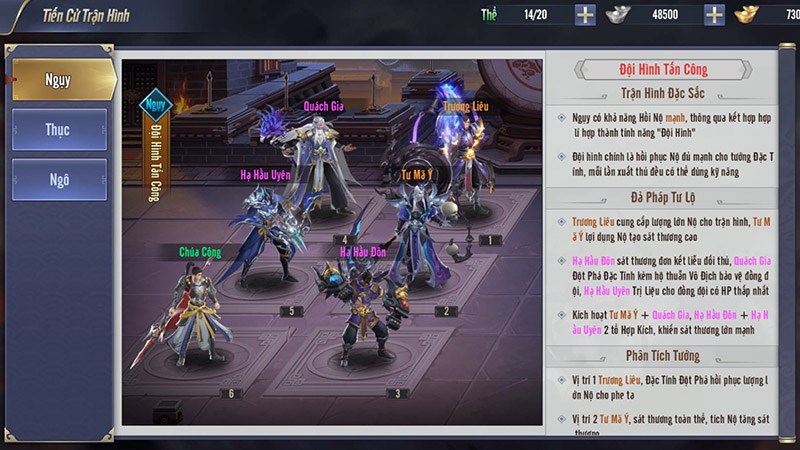Add stamina with the plus beside Thể

585,14
